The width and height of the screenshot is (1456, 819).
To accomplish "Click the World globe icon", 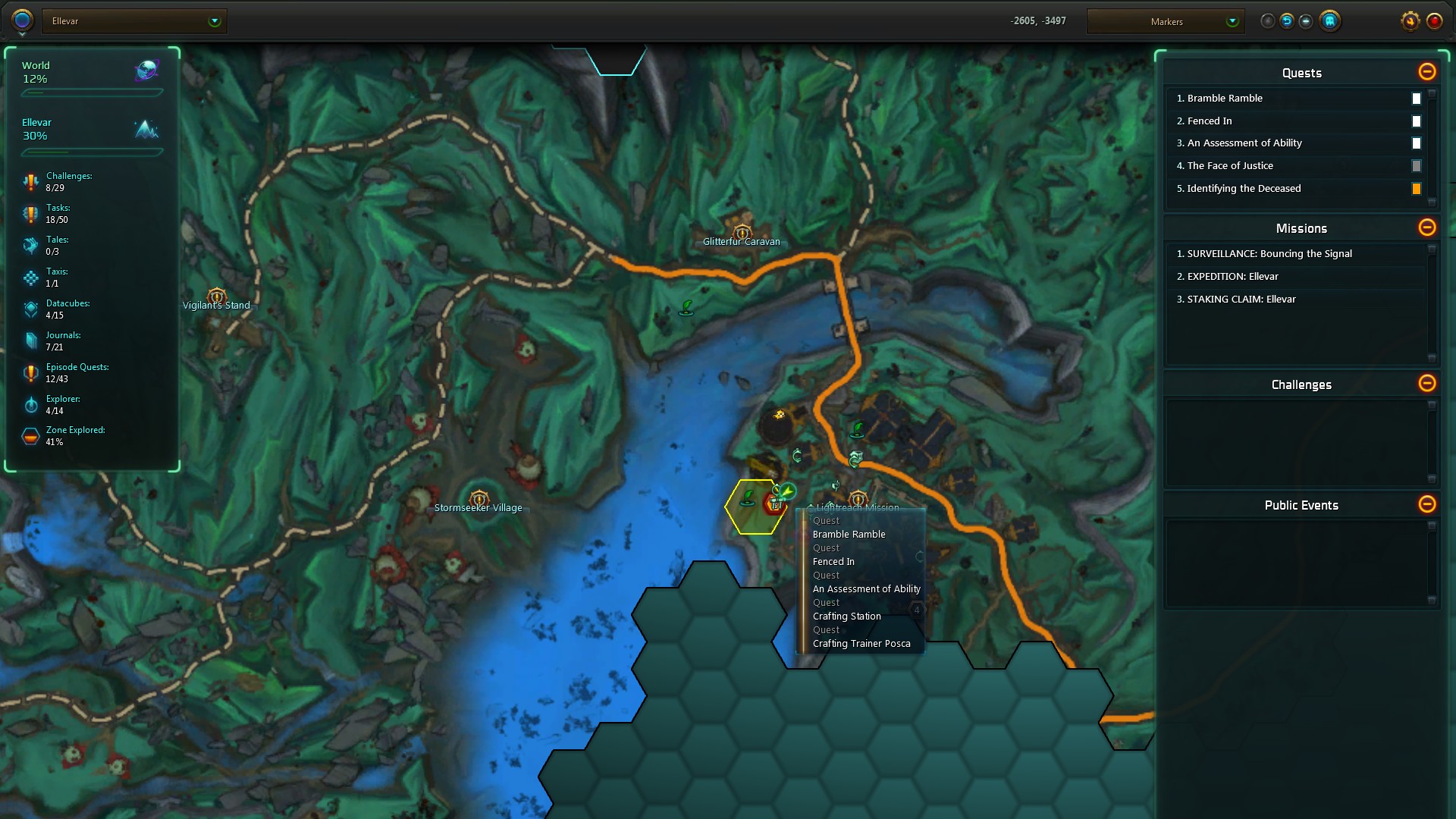I will pyautogui.click(x=146, y=71).
